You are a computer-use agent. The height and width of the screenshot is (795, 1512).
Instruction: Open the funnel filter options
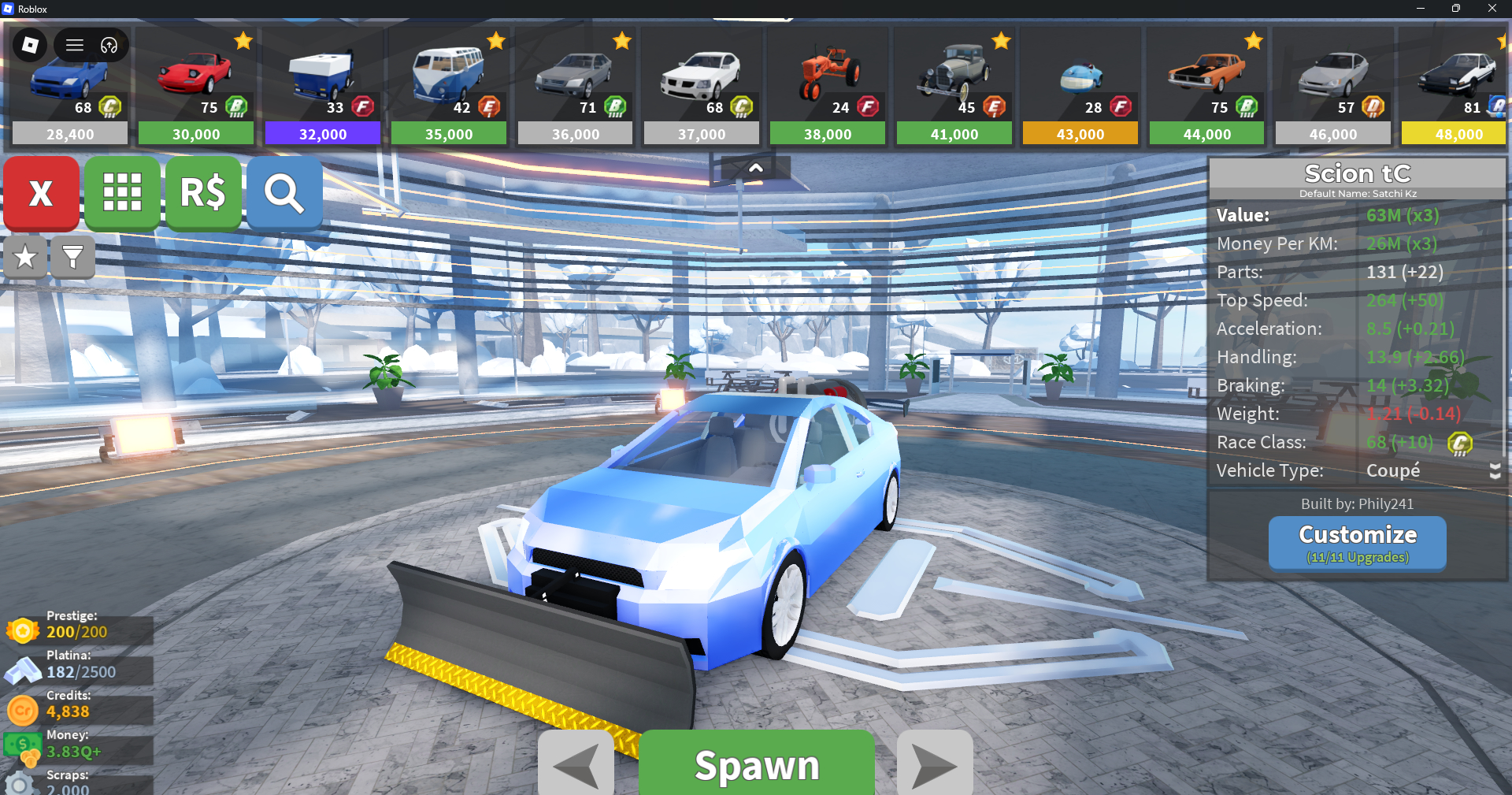tap(72, 257)
